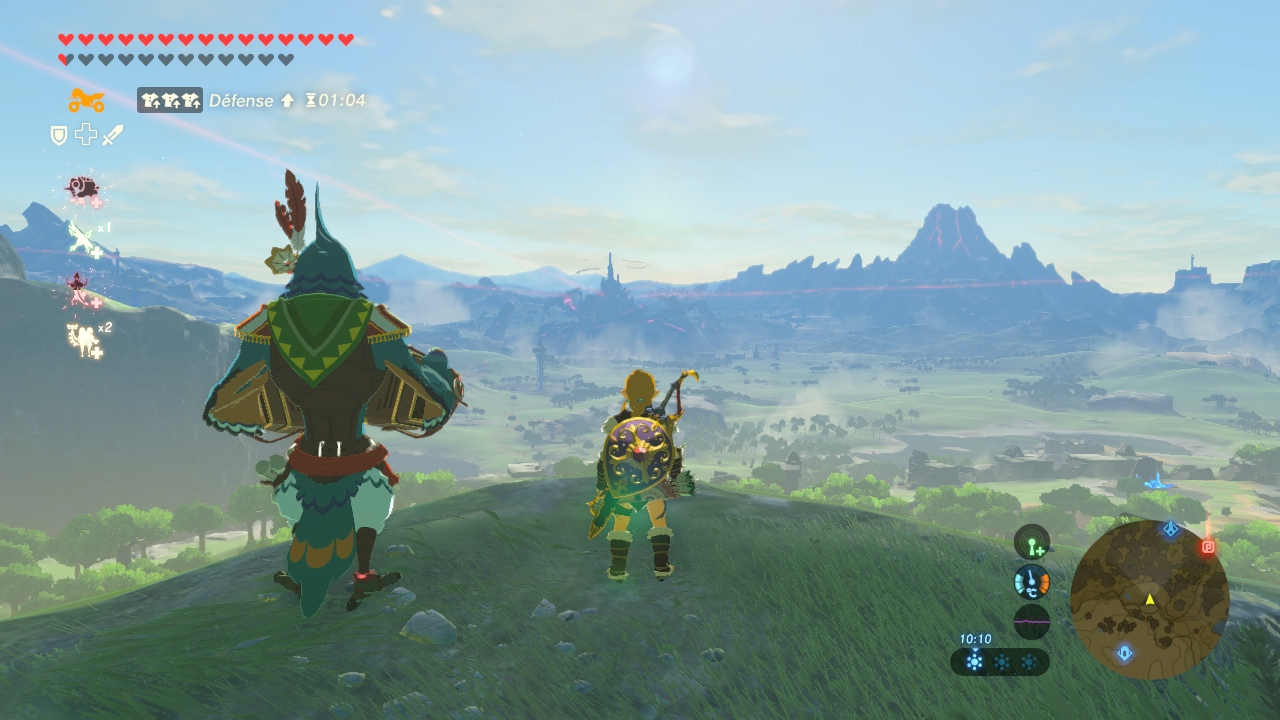Click the green shrine sensor icon
The image size is (1280, 720).
(x=1032, y=543)
